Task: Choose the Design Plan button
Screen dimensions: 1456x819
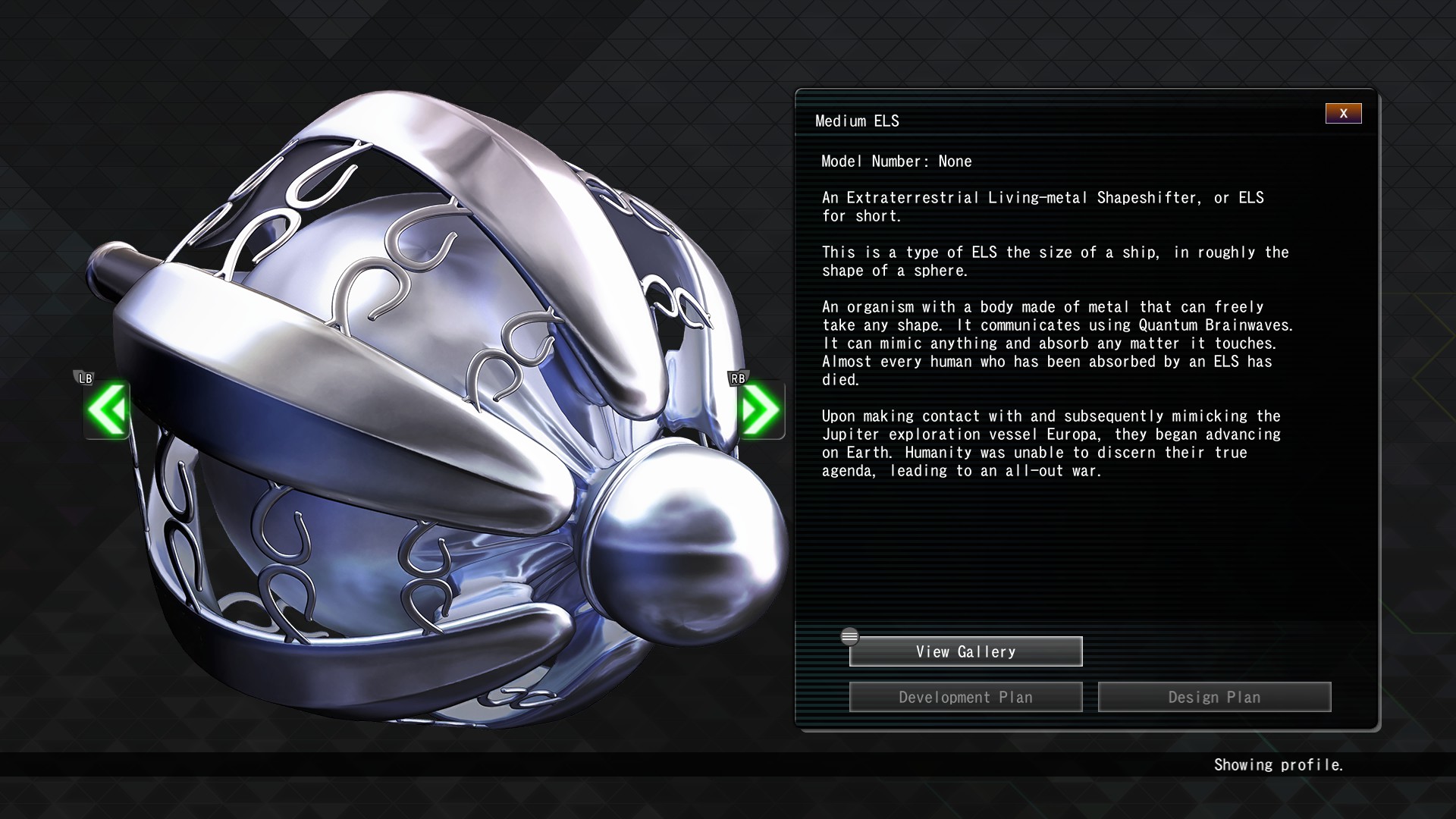Action: 1214,697
